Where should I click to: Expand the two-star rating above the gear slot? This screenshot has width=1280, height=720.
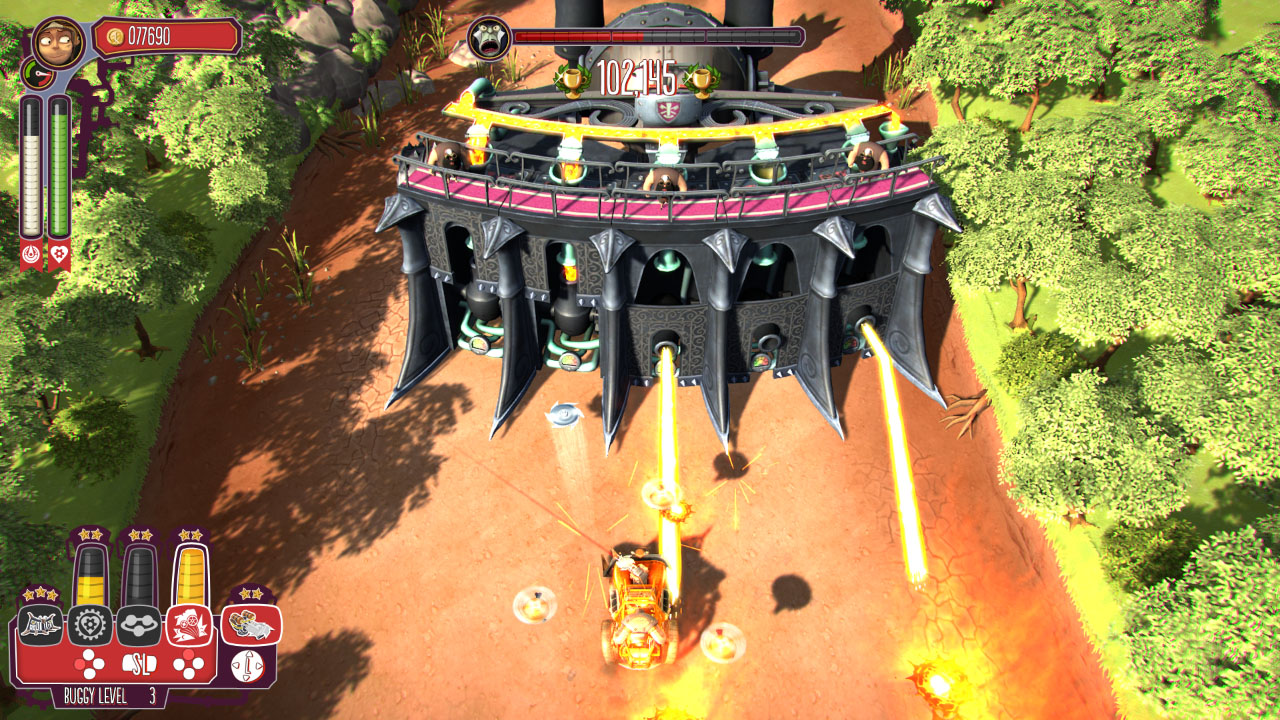click(x=90, y=533)
